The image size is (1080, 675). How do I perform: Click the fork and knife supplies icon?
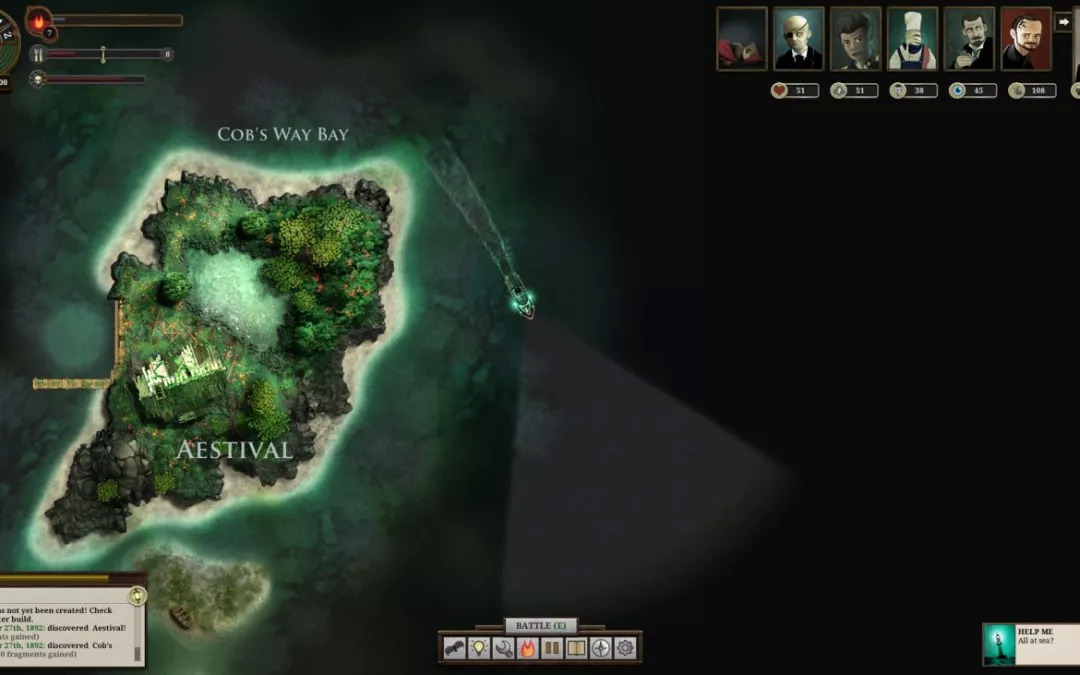[38, 54]
